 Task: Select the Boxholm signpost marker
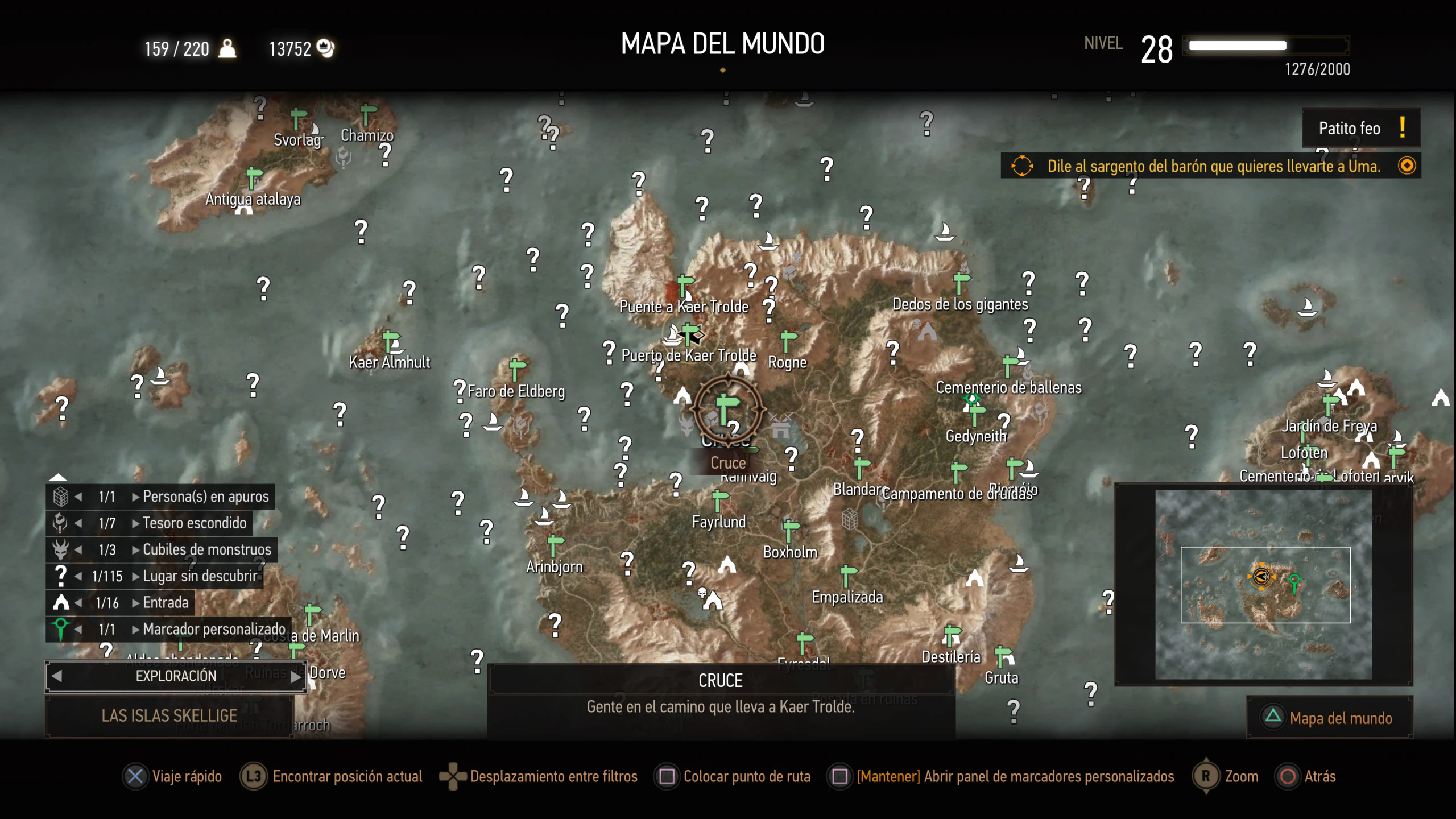click(x=790, y=530)
